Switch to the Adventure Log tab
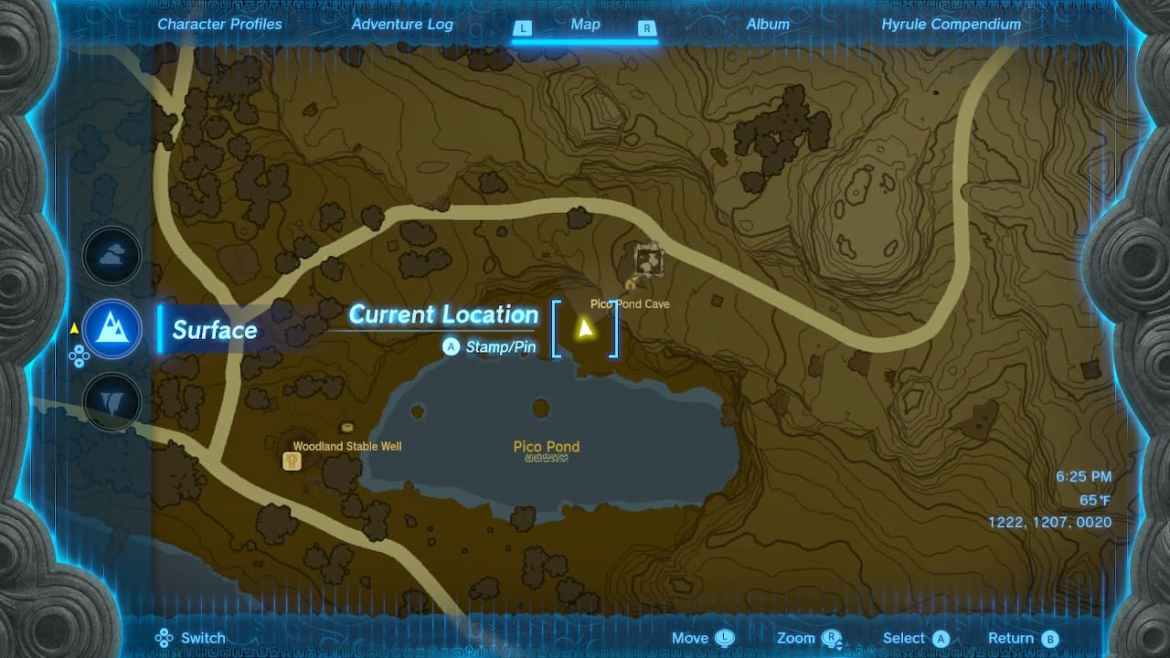1170x658 pixels. 402,24
